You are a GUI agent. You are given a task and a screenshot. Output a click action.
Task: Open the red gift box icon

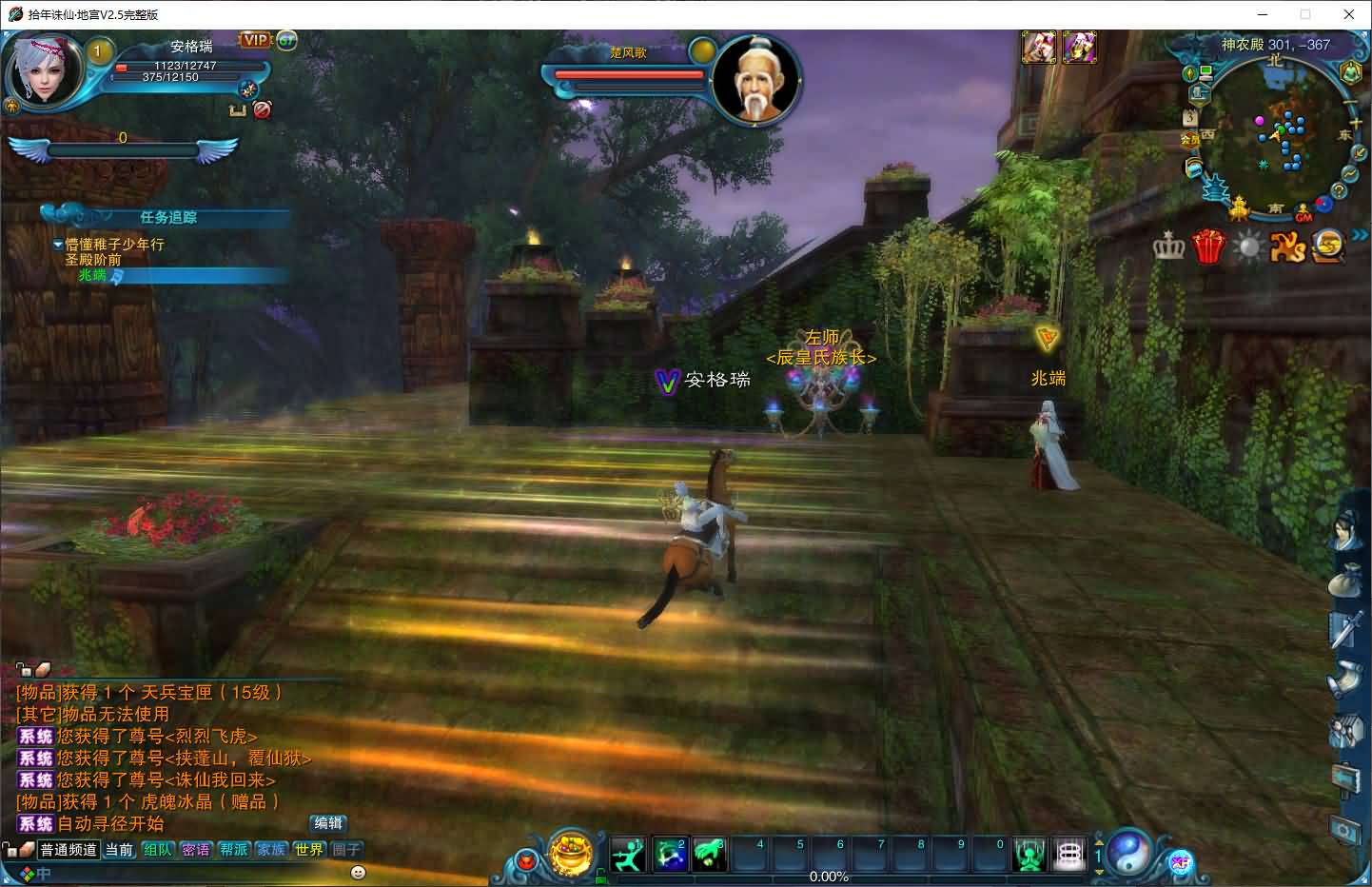point(1208,247)
